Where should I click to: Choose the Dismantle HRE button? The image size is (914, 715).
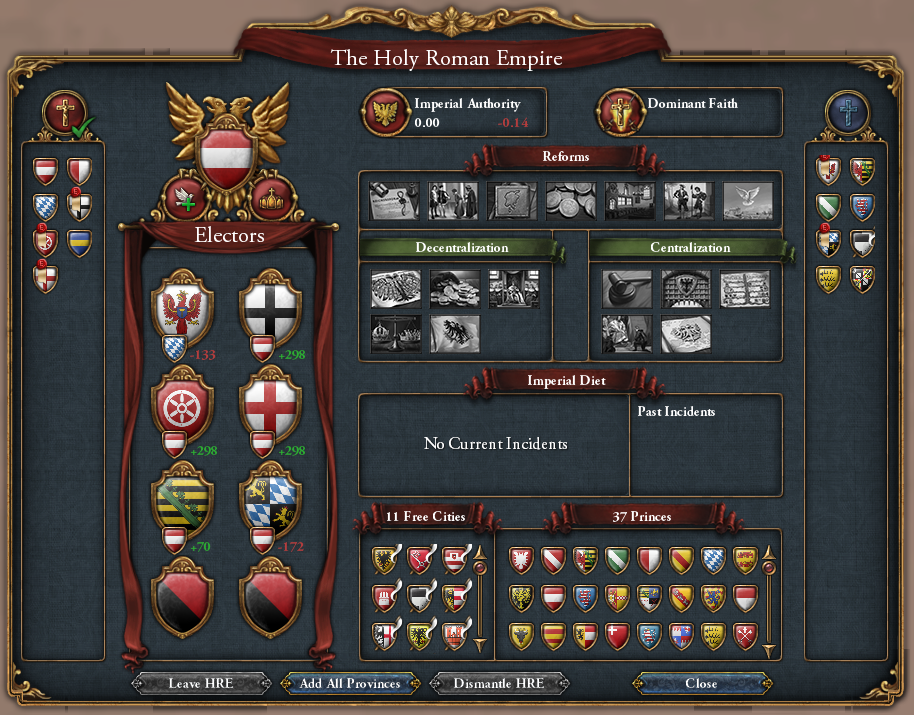click(x=499, y=684)
